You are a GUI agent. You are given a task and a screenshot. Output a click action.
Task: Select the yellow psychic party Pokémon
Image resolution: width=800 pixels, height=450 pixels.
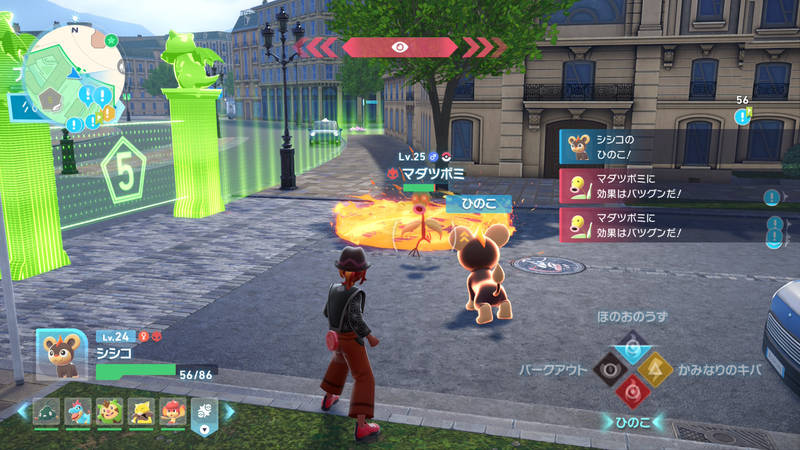(140, 411)
